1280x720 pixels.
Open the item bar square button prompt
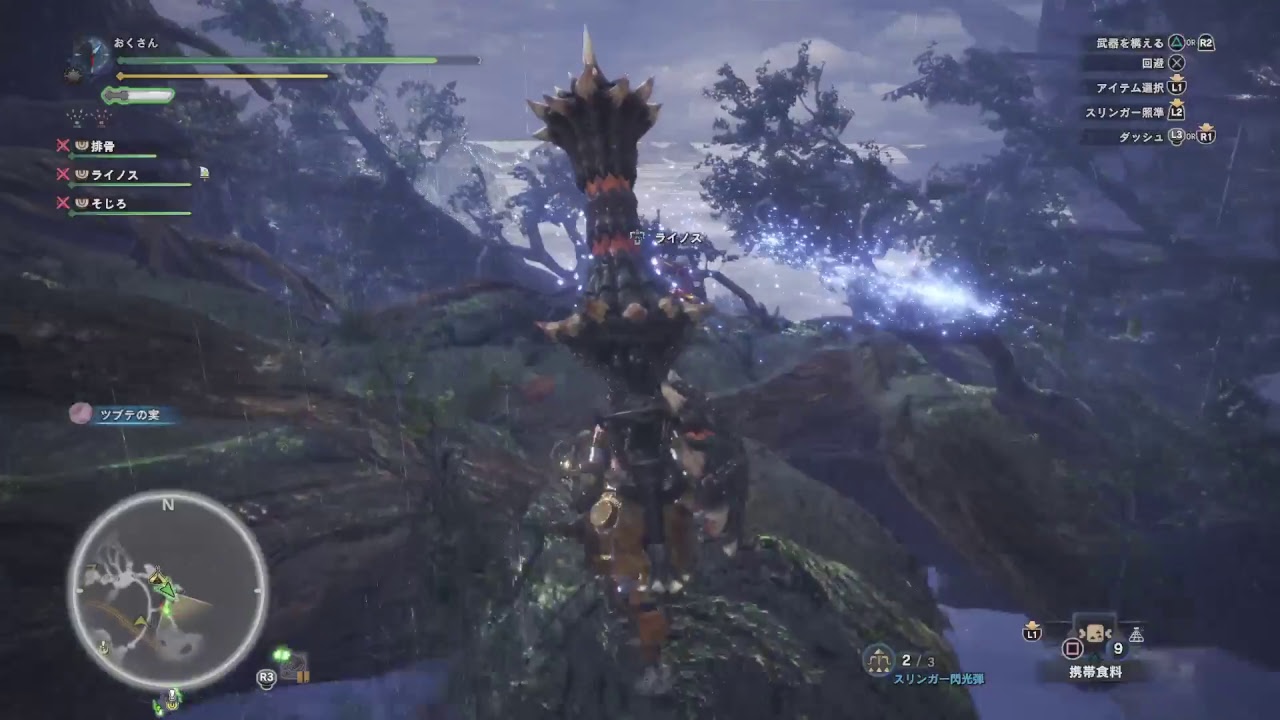click(1071, 647)
